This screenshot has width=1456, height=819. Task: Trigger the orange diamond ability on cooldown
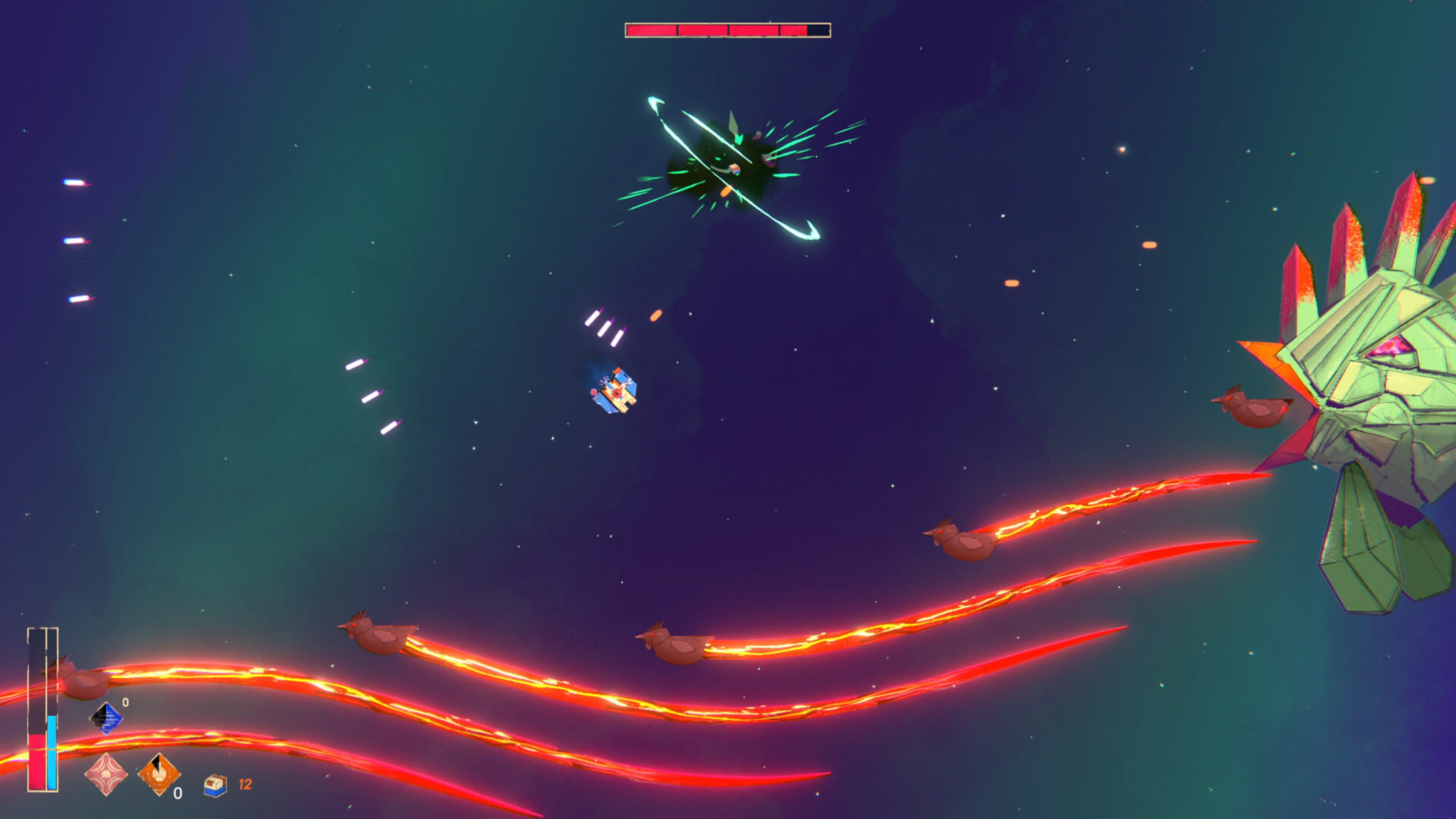[158, 773]
